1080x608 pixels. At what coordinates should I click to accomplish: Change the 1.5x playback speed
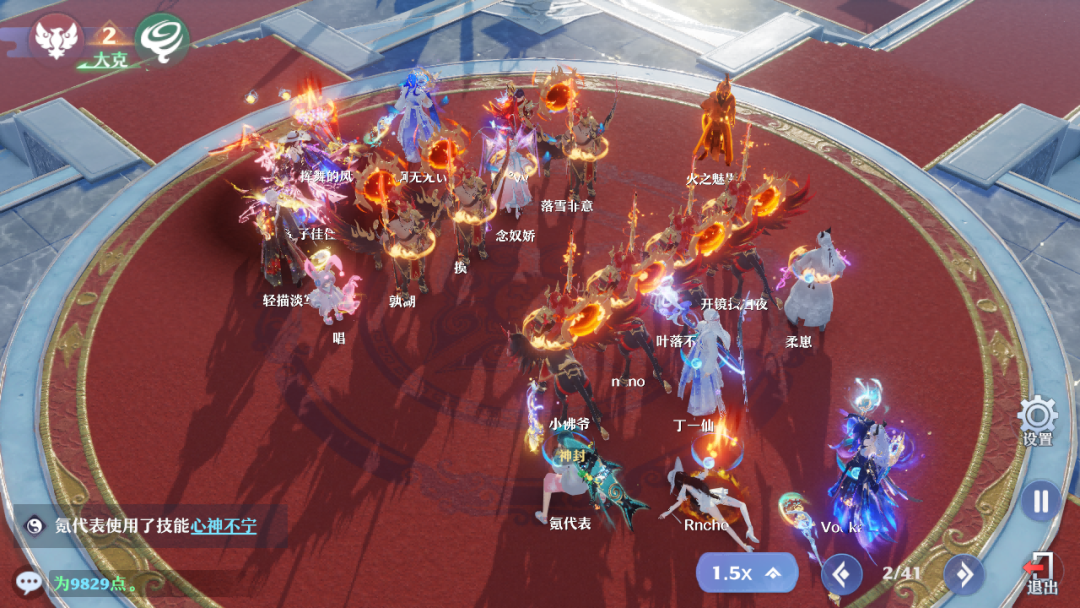pos(747,573)
